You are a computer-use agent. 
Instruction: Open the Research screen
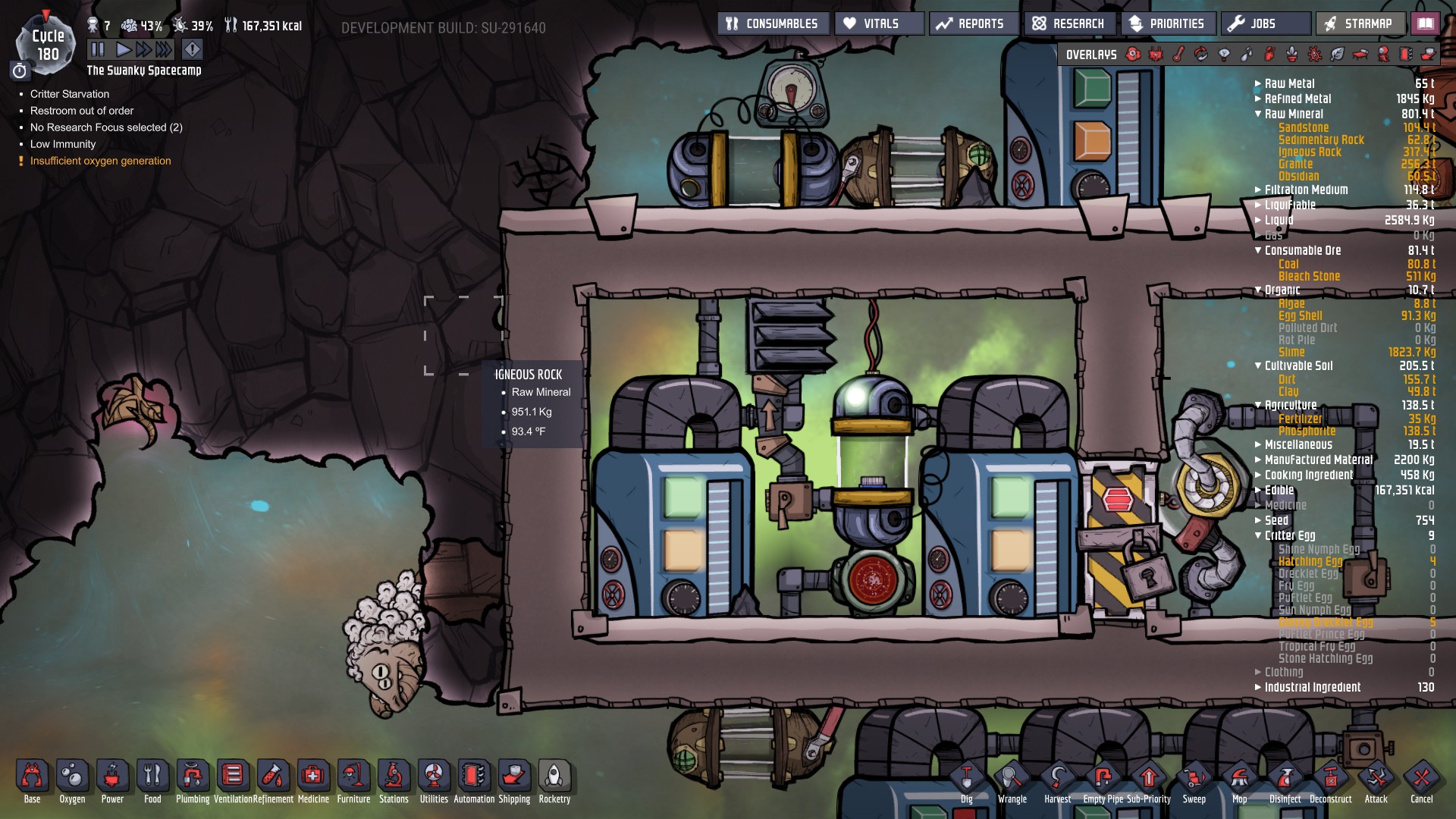1068,23
